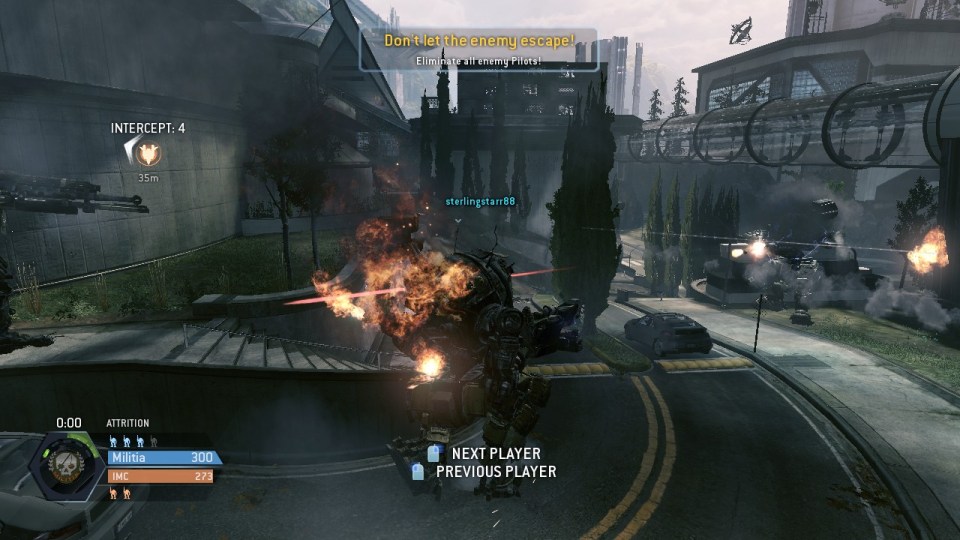
Task: Click the skull emblem on the Attrition scoreboard
Action: tap(72, 464)
